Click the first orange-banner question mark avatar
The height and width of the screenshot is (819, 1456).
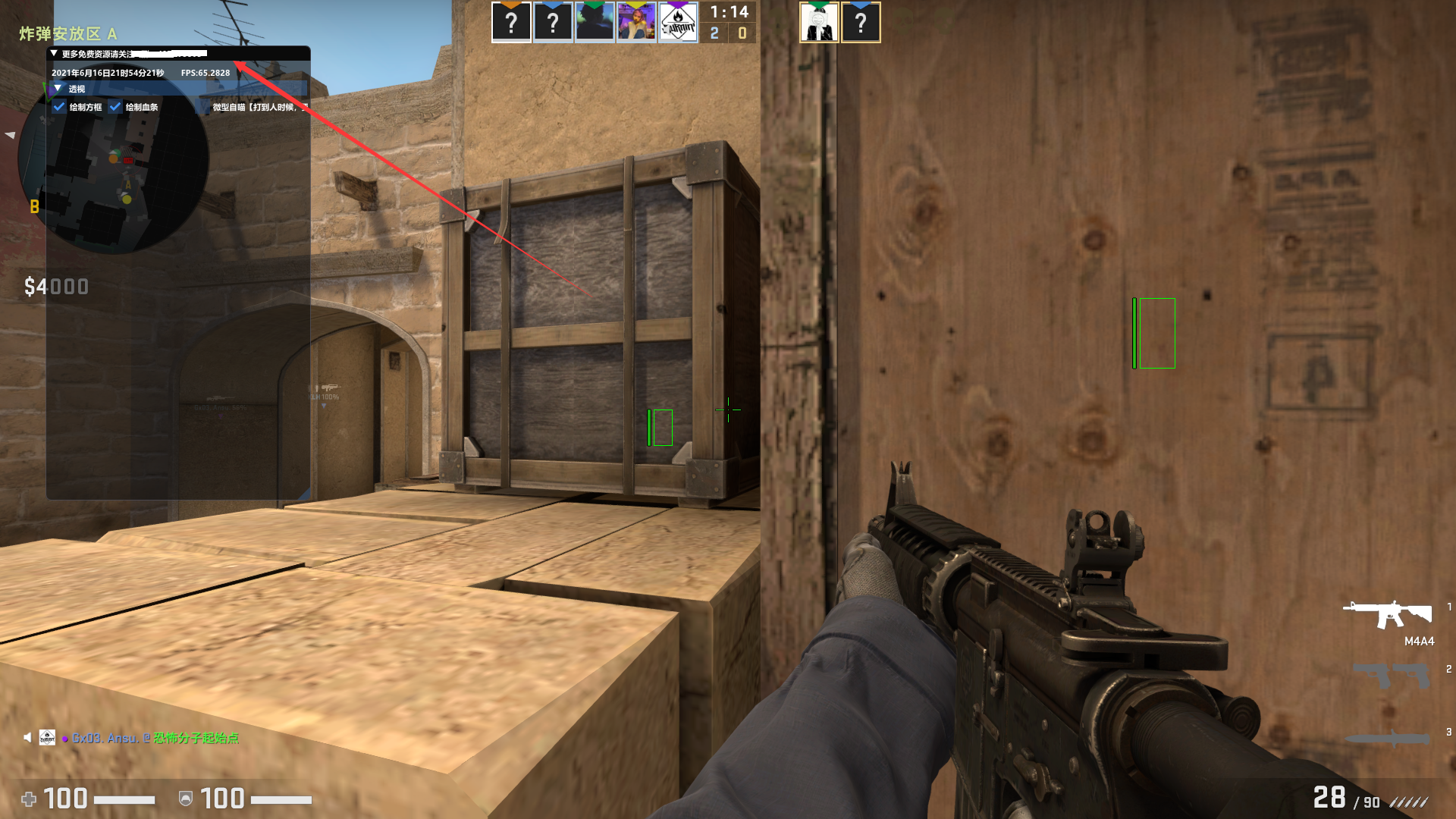512,23
